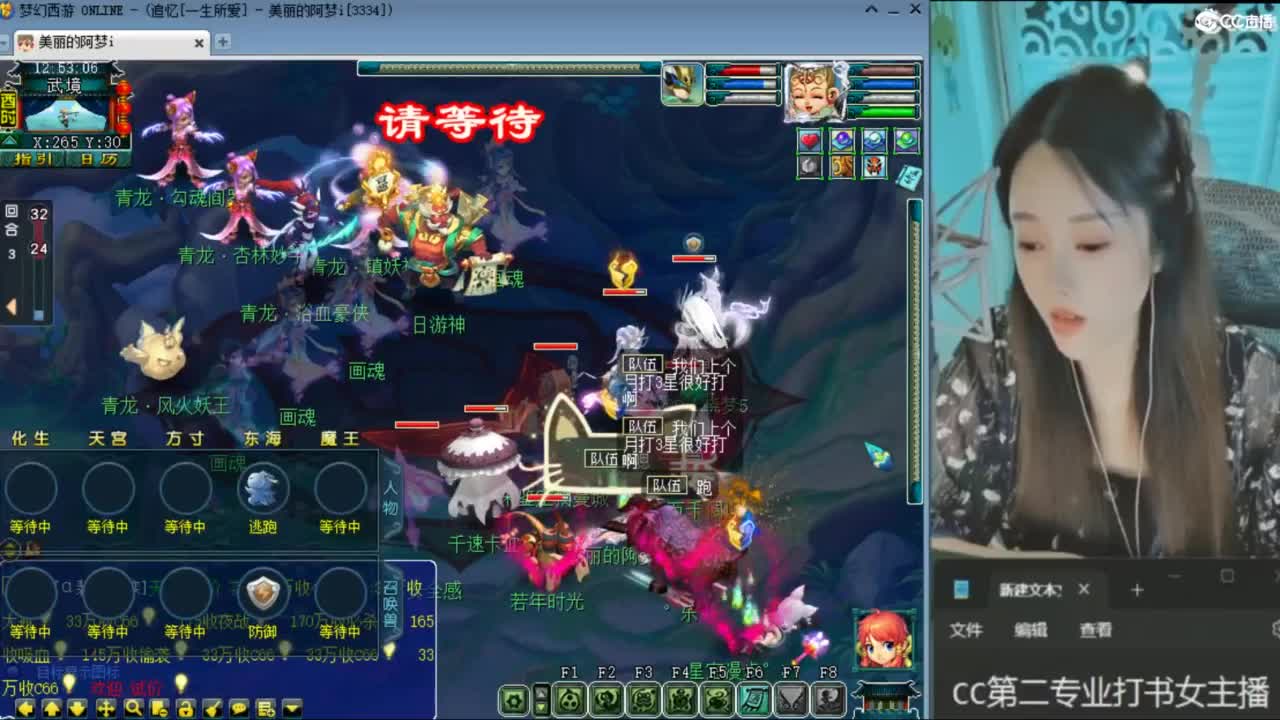Viewport: 1280px width, 720px height.
Task: Open the dropdown triangle at the chat toolbar's right end
Action: click(x=290, y=707)
